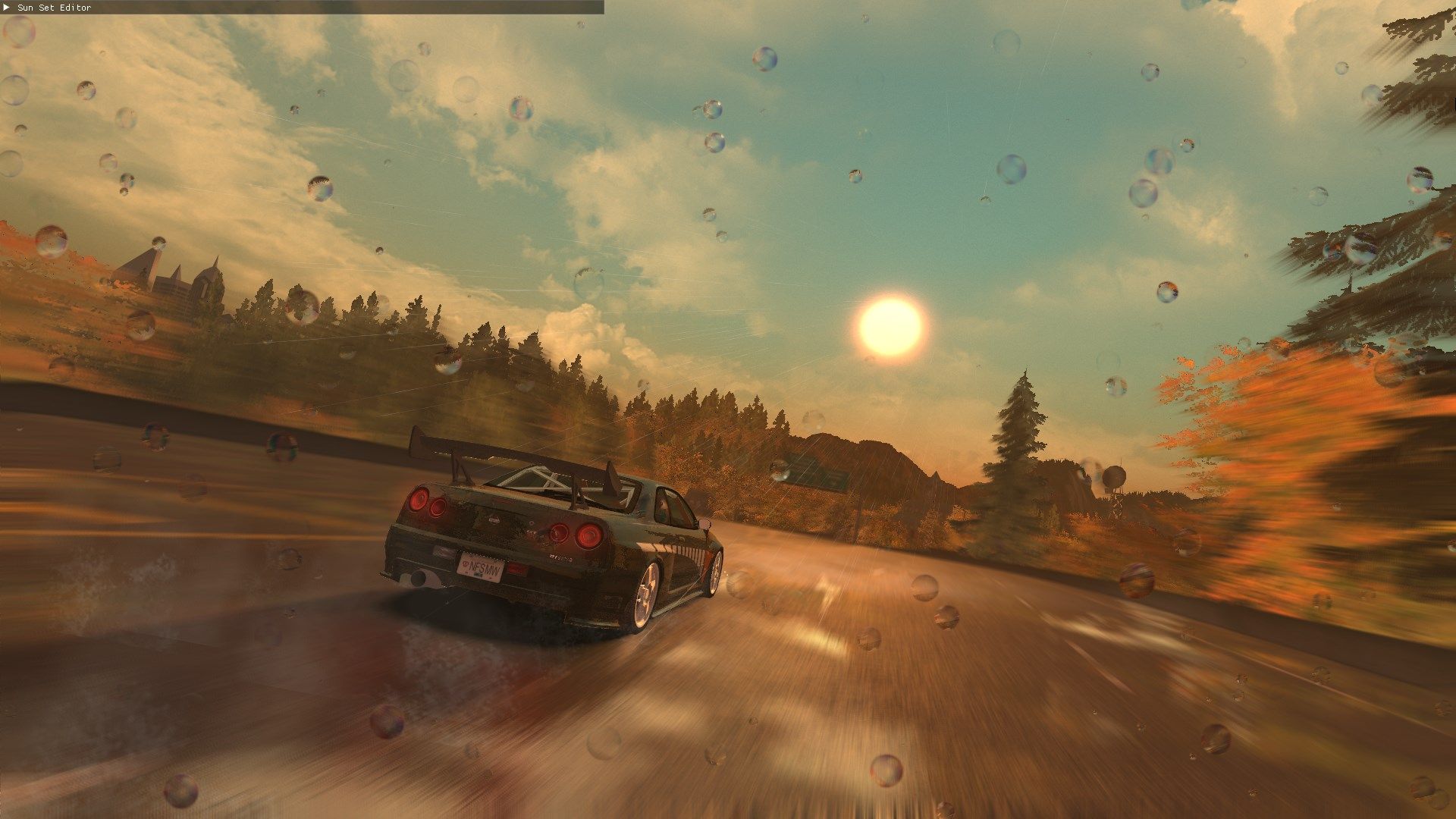Expand the Sun Set Editor panel

tap(7, 8)
